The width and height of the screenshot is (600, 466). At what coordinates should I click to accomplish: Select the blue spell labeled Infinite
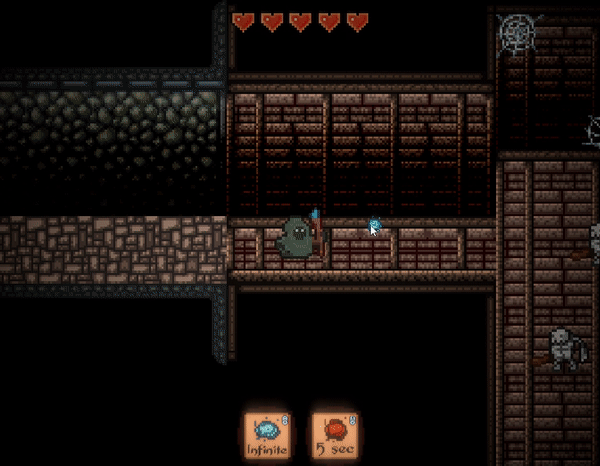click(266, 436)
